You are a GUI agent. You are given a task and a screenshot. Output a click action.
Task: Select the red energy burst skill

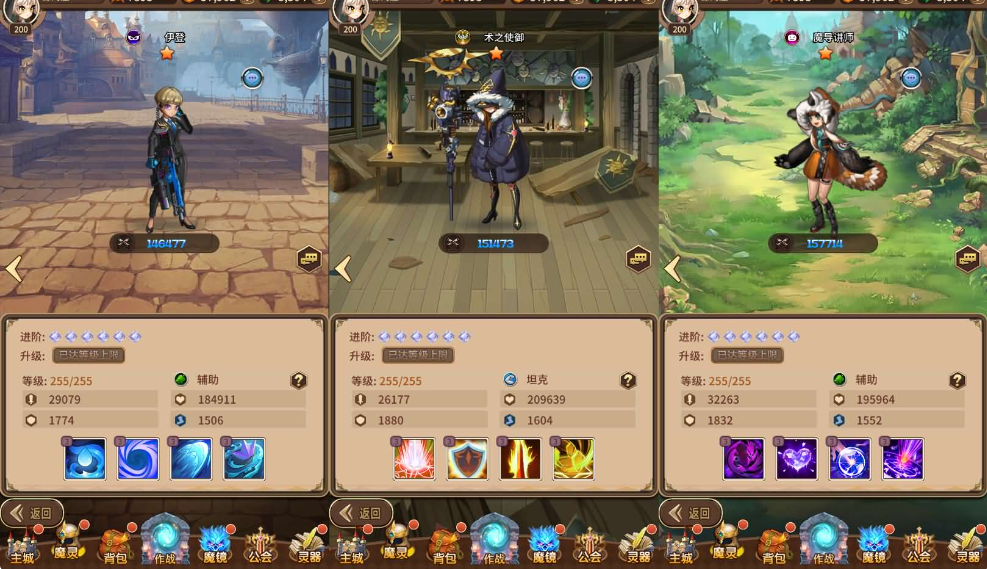click(x=414, y=459)
